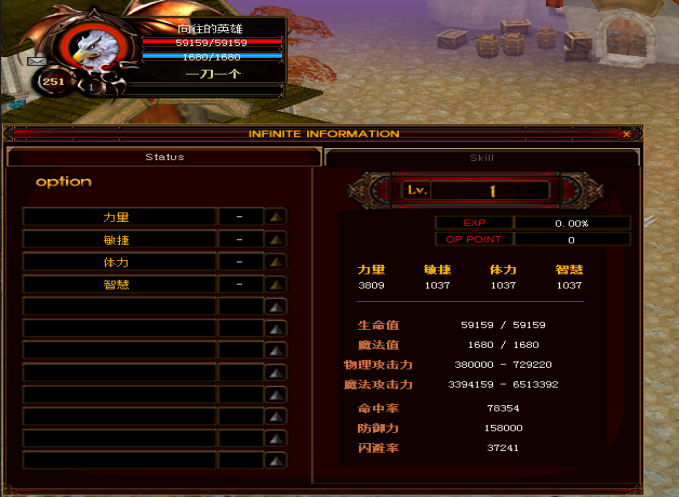Click the arrow beside 智慧
Image resolution: width=679 pixels, height=497 pixels.
coord(276,285)
